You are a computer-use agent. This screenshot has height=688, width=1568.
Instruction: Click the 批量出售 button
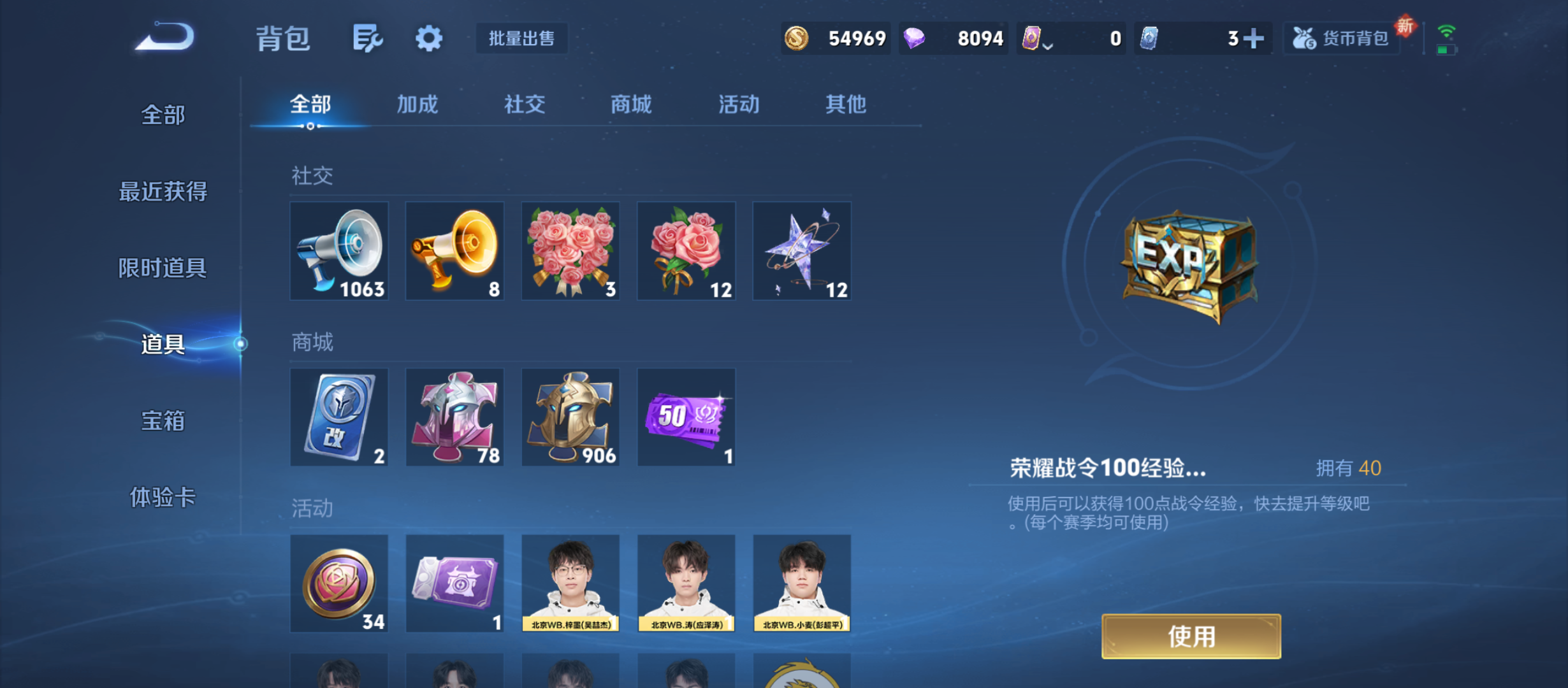(521, 38)
